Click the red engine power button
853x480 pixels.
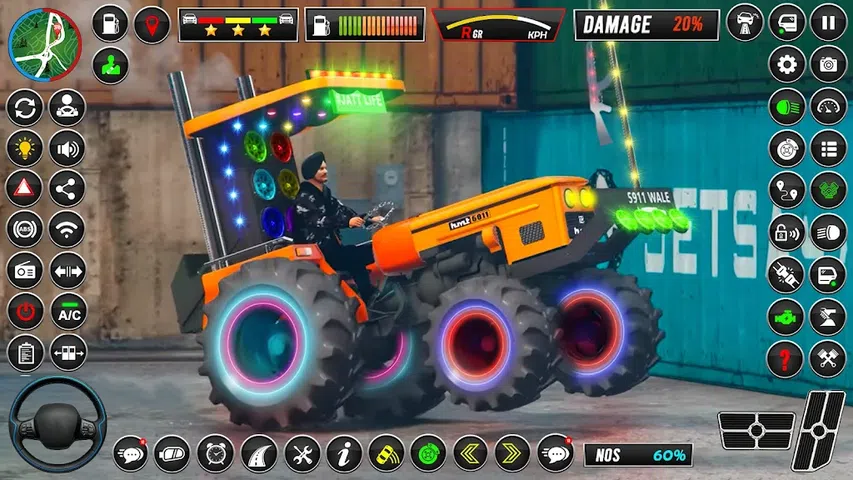24,311
